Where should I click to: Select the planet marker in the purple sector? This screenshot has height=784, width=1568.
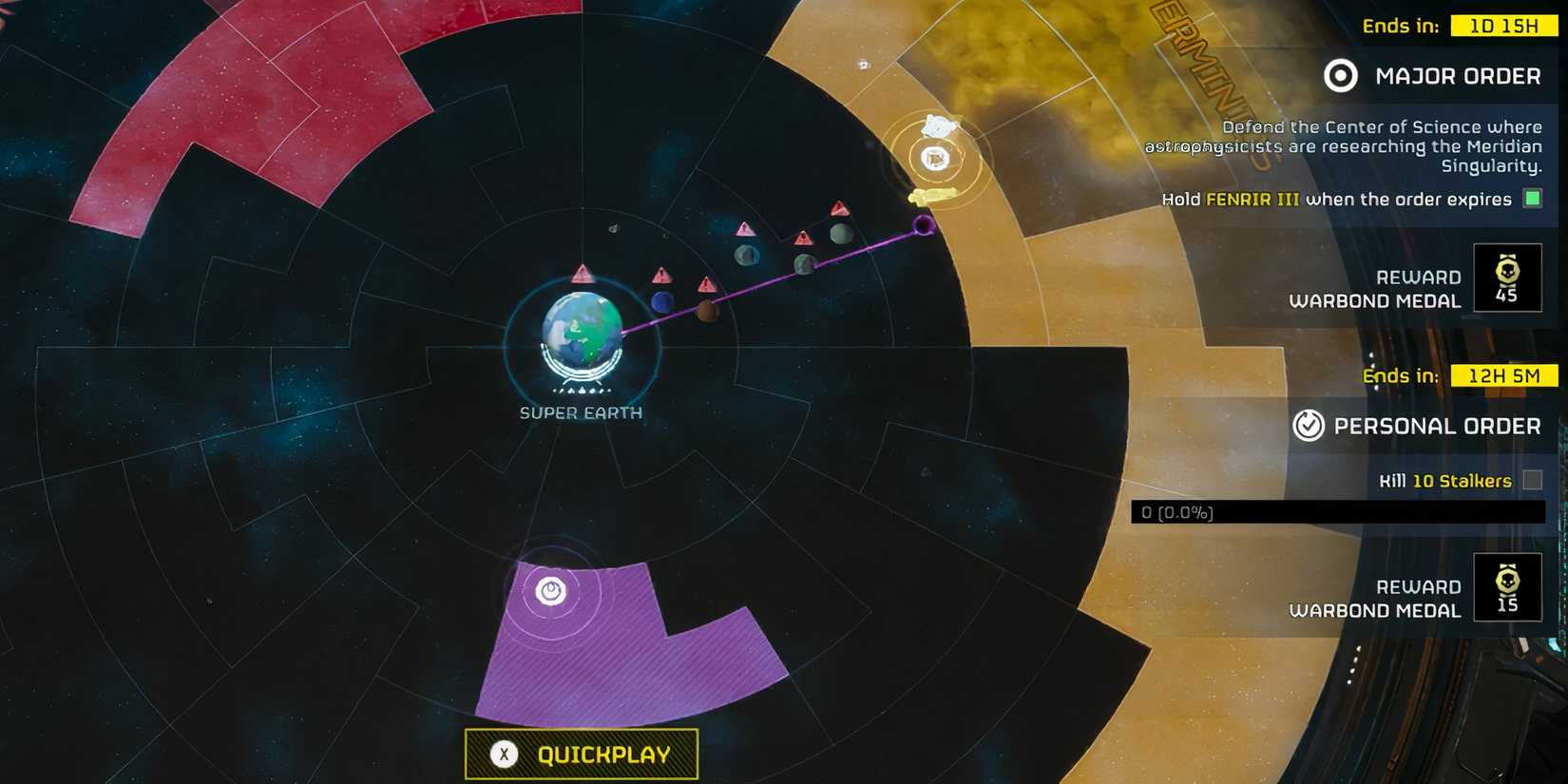tap(549, 591)
